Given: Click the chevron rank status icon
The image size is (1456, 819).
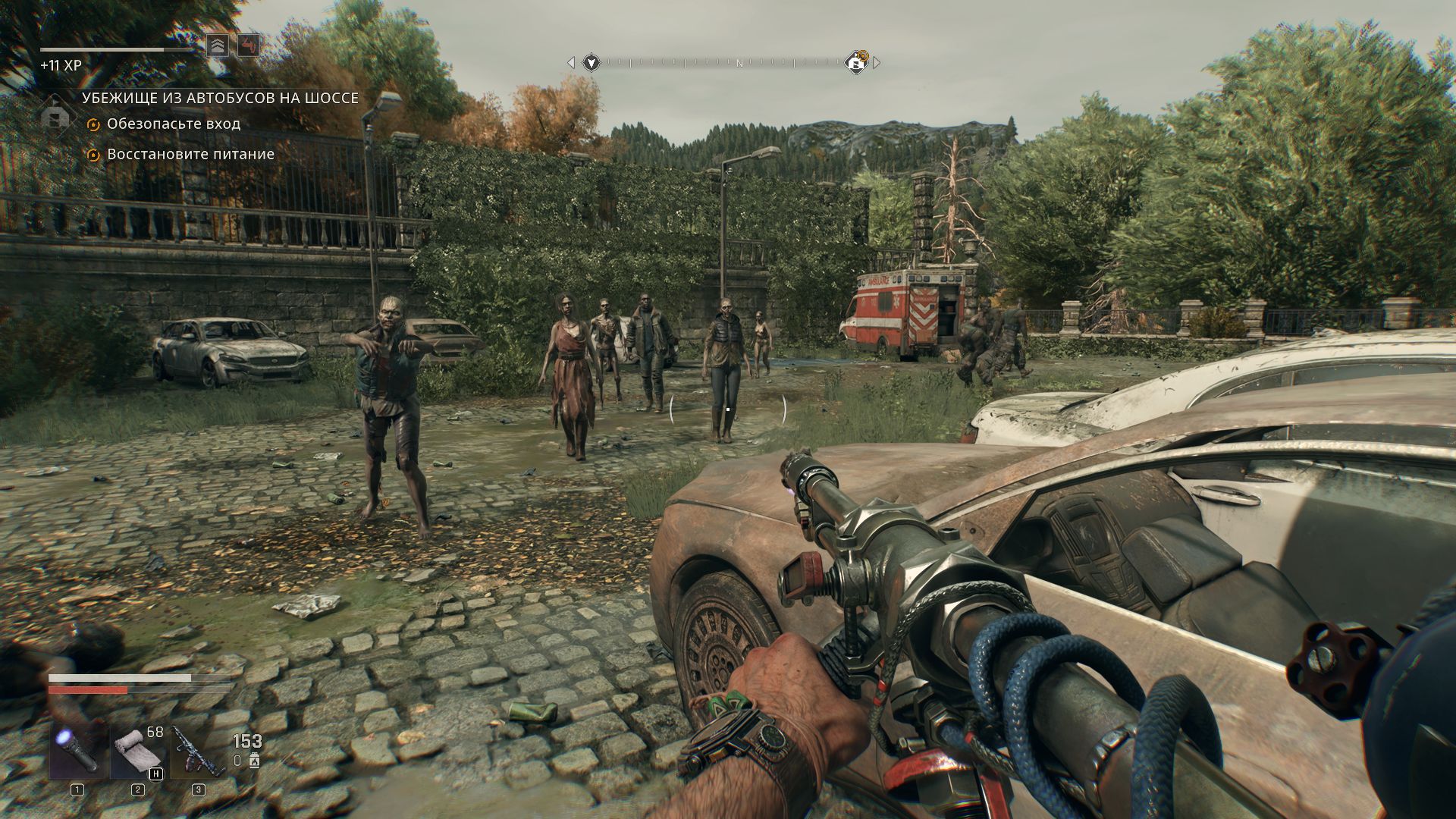Looking at the screenshot, I should click(218, 46).
